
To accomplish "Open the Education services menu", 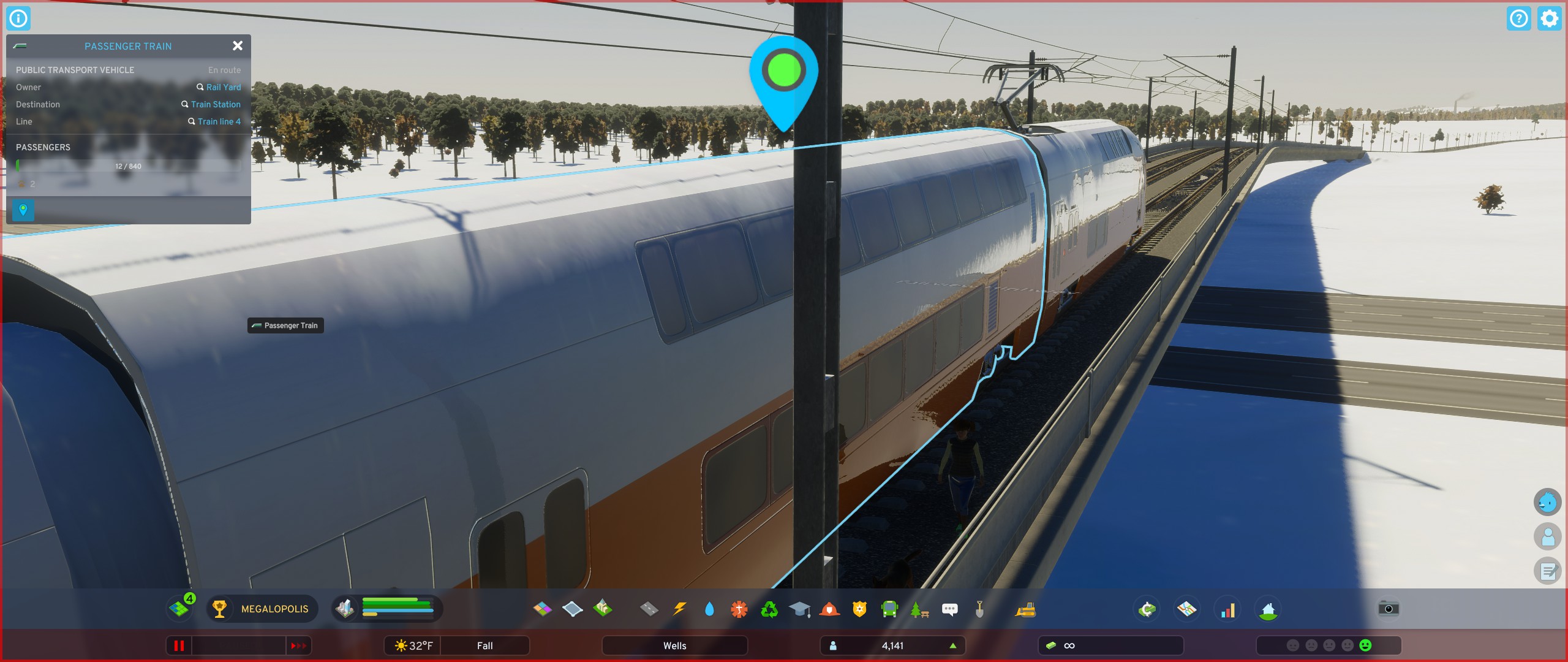I will (x=800, y=609).
